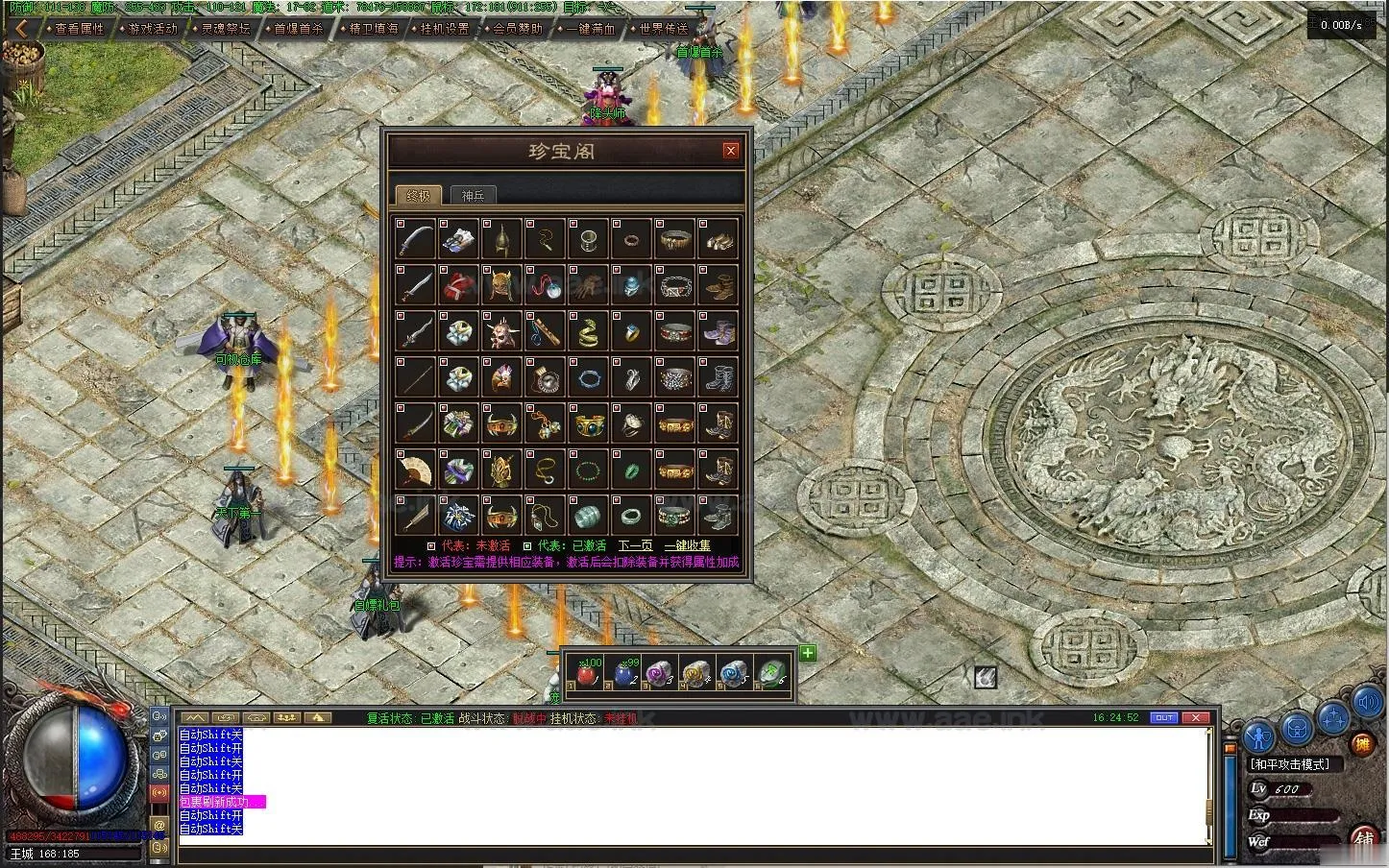Open the 灵魂祭坛 menu entry
Image resolution: width=1389 pixels, height=868 pixels.
click(x=226, y=29)
